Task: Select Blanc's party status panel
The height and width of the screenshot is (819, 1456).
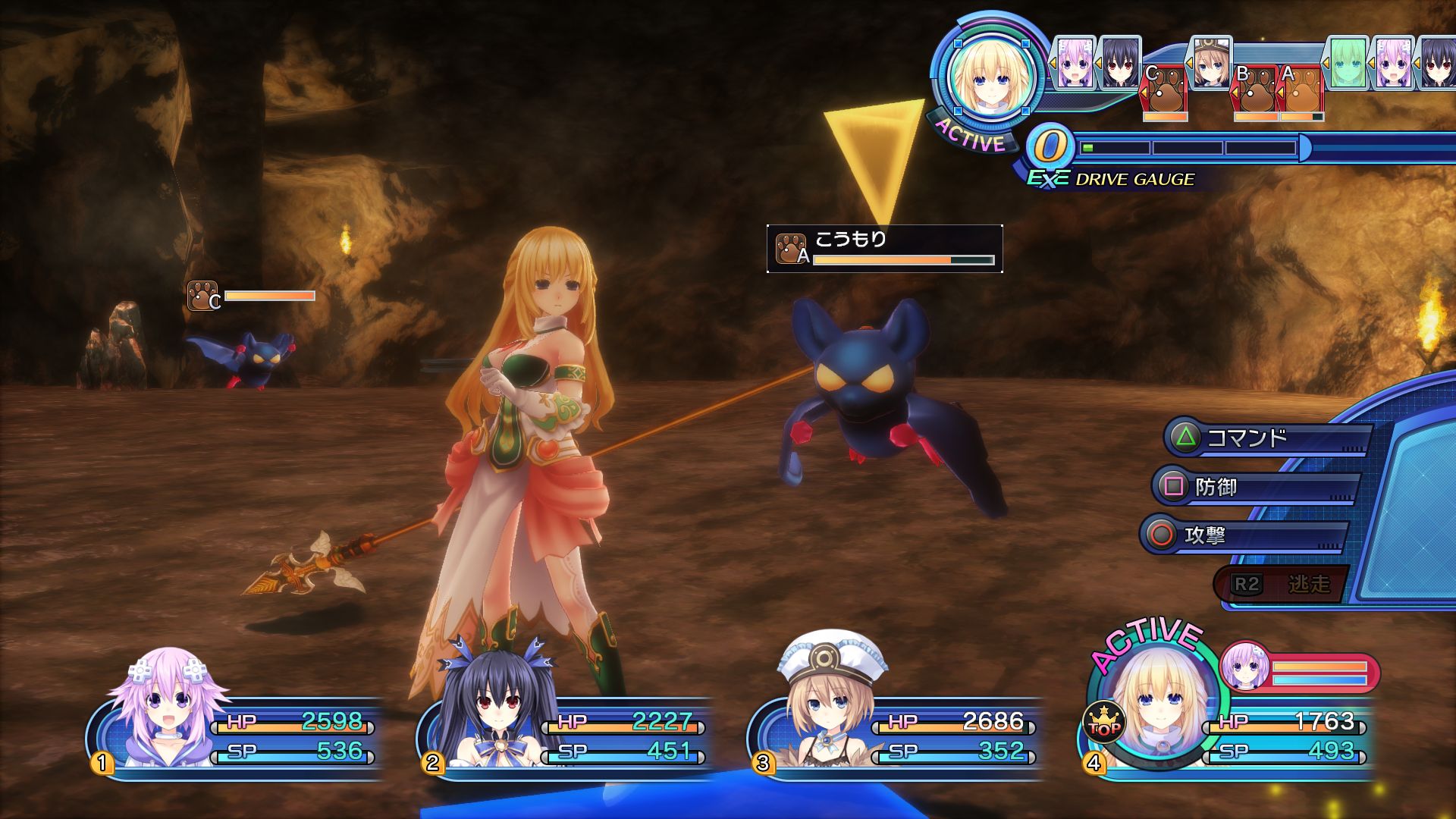Action: tap(895, 732)
